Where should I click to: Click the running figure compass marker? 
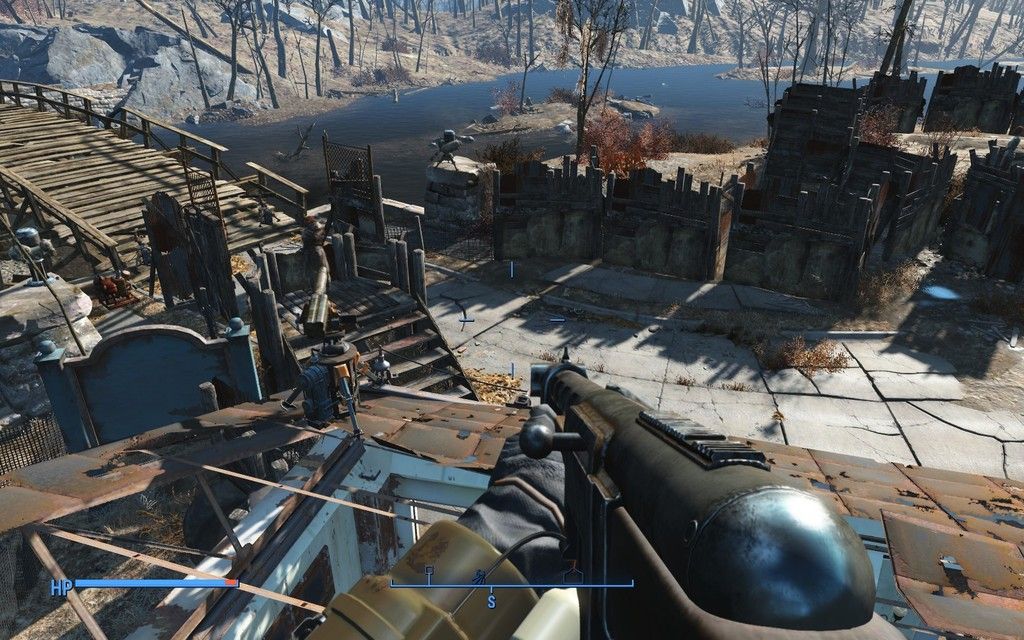481,575
